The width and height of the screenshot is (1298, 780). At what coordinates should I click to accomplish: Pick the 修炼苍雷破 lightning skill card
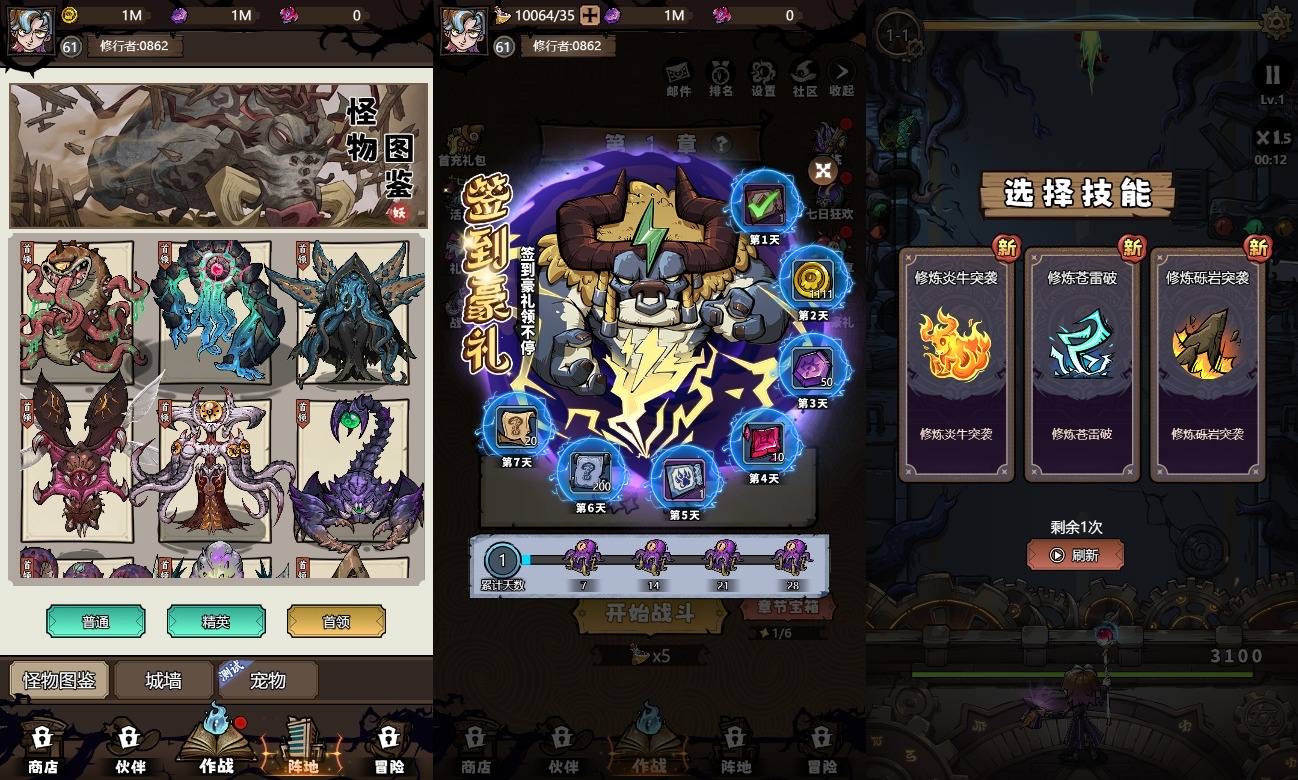pyautogui.click(x=1081, y=363)
